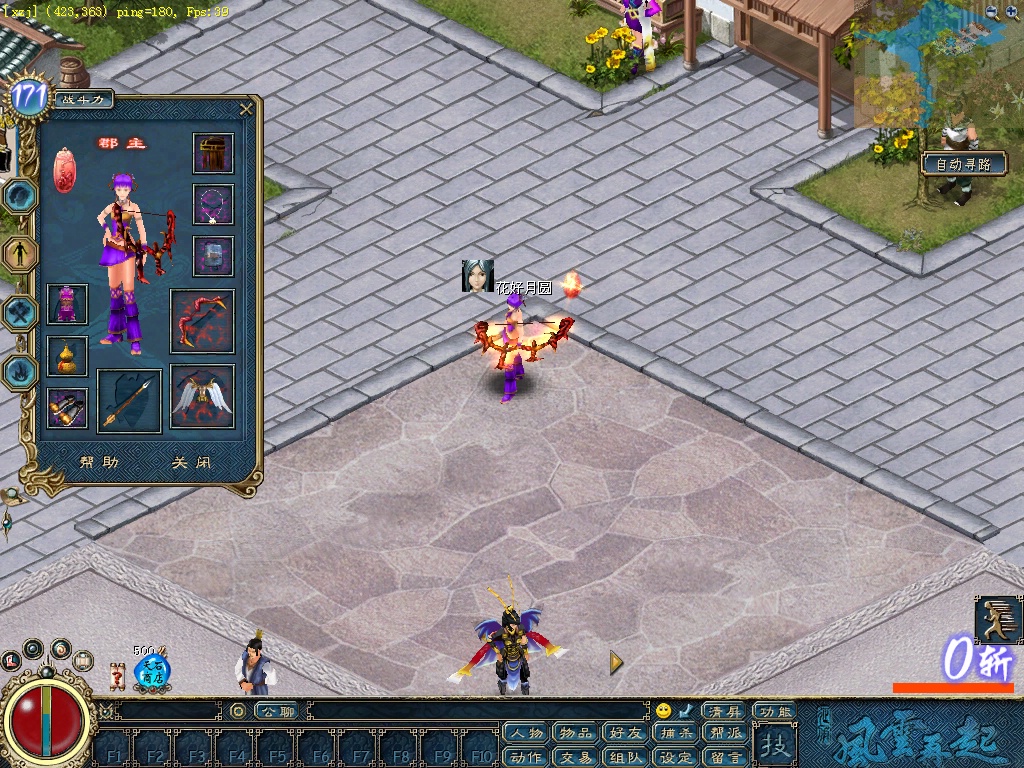Click the 自动寻路 auto-pathfinding button
Screen dimensions: 1024x768
pos(963,164)
